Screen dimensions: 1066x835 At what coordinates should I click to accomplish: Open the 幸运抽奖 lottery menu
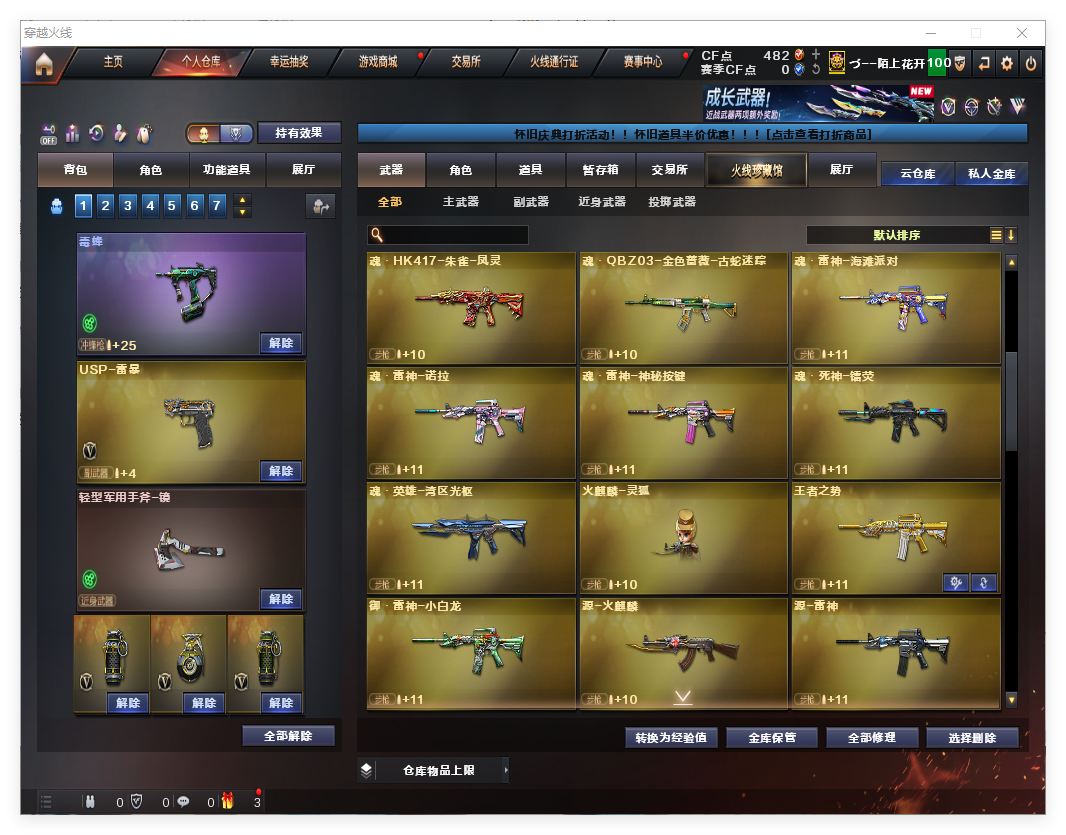(289, 62)
